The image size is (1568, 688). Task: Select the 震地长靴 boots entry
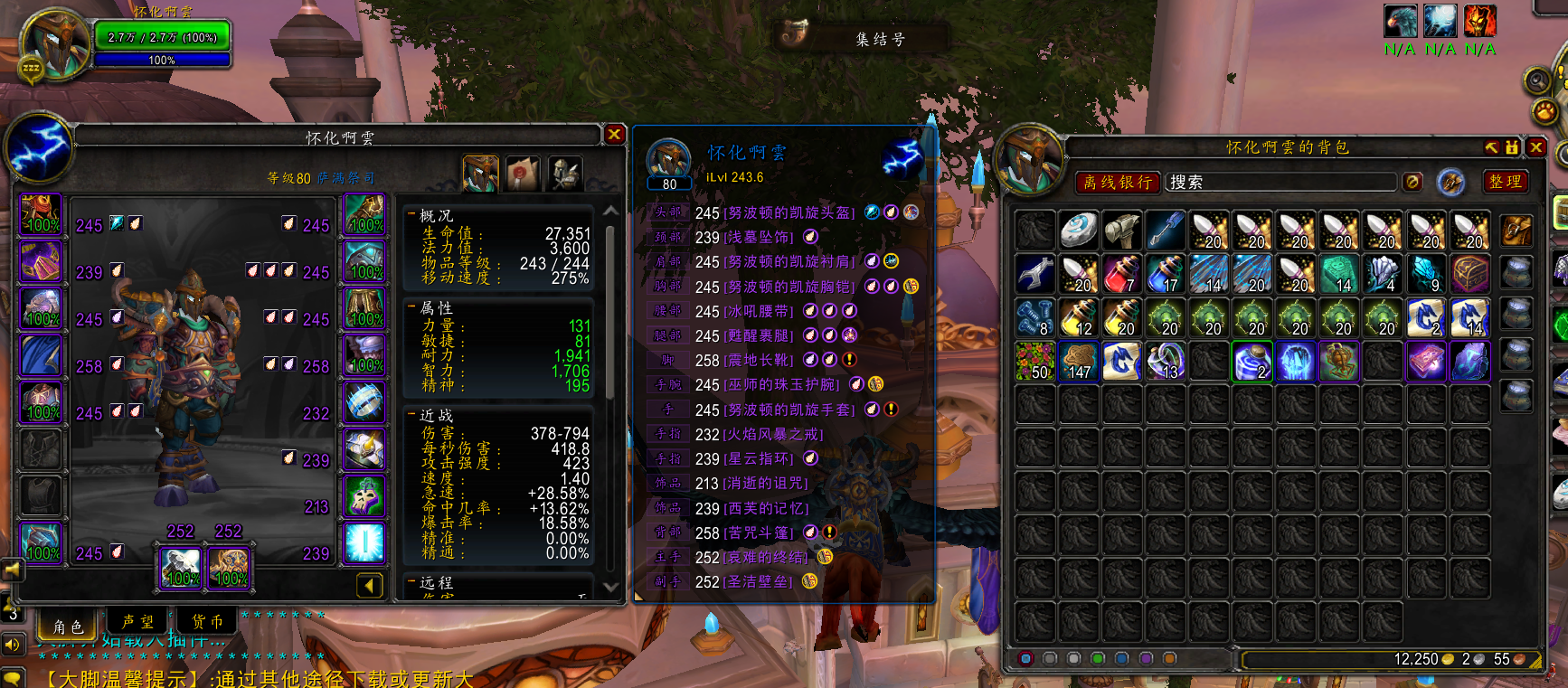759,360
